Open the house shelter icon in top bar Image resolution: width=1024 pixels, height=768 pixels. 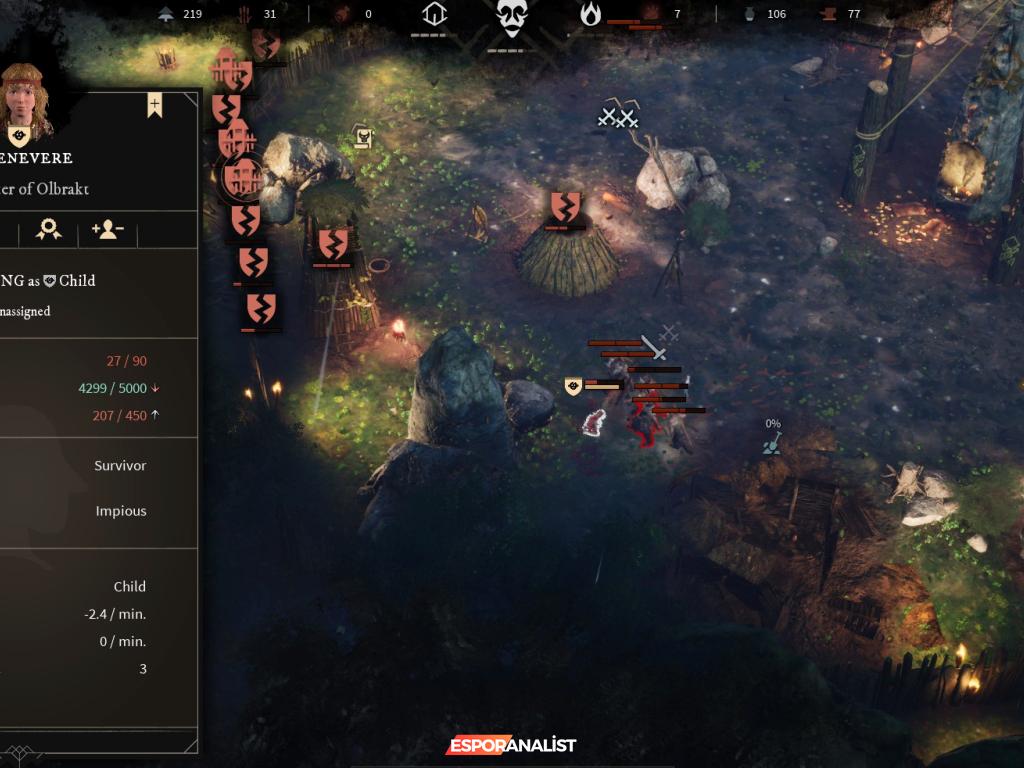434,15
